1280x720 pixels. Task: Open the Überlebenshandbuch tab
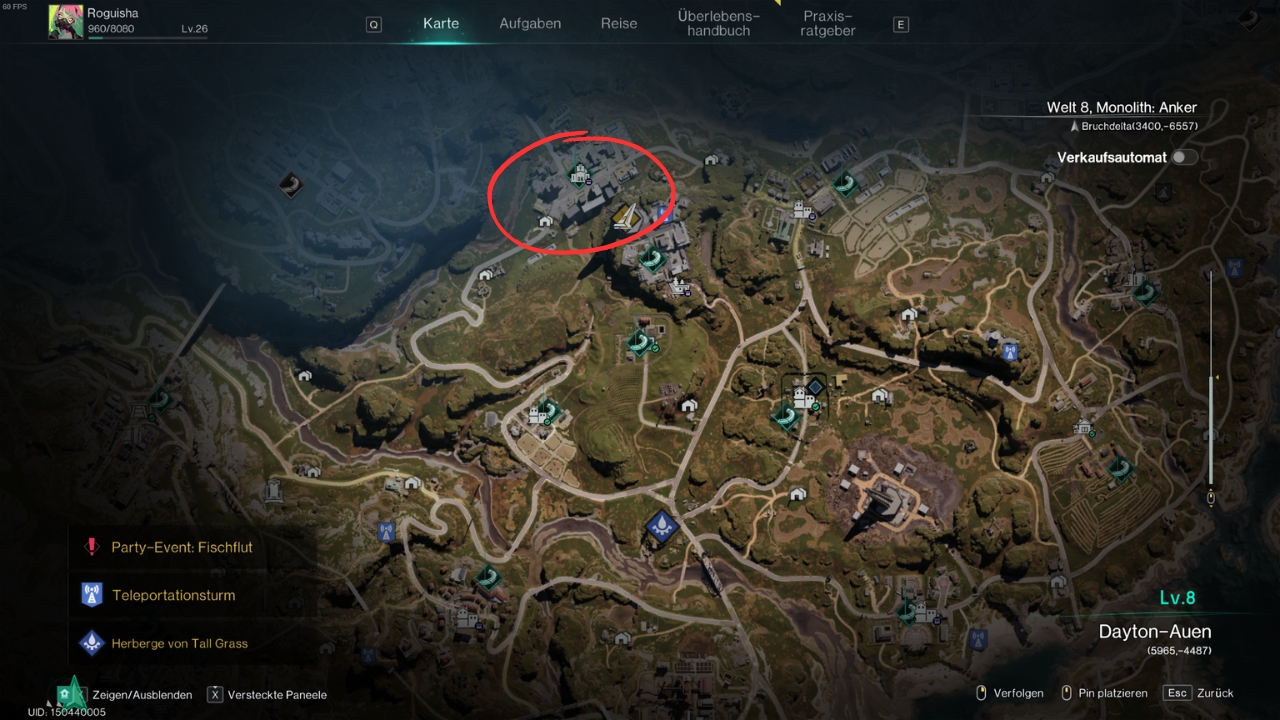718,23
